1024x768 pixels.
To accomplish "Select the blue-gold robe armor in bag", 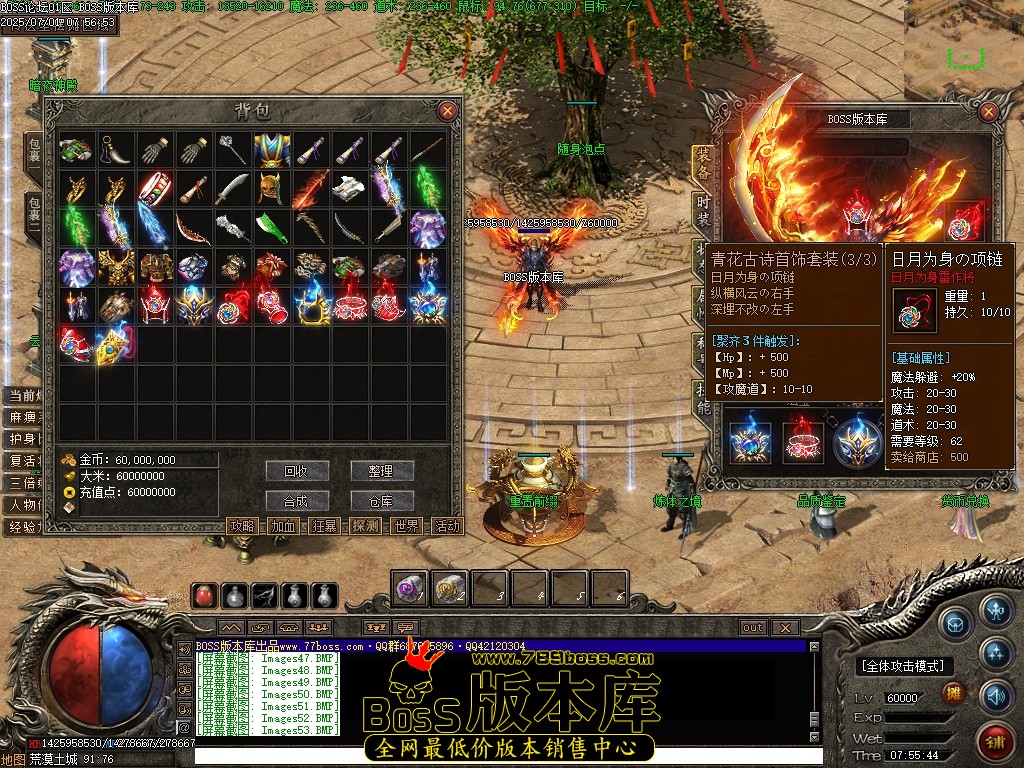I will tap(272, 150).
